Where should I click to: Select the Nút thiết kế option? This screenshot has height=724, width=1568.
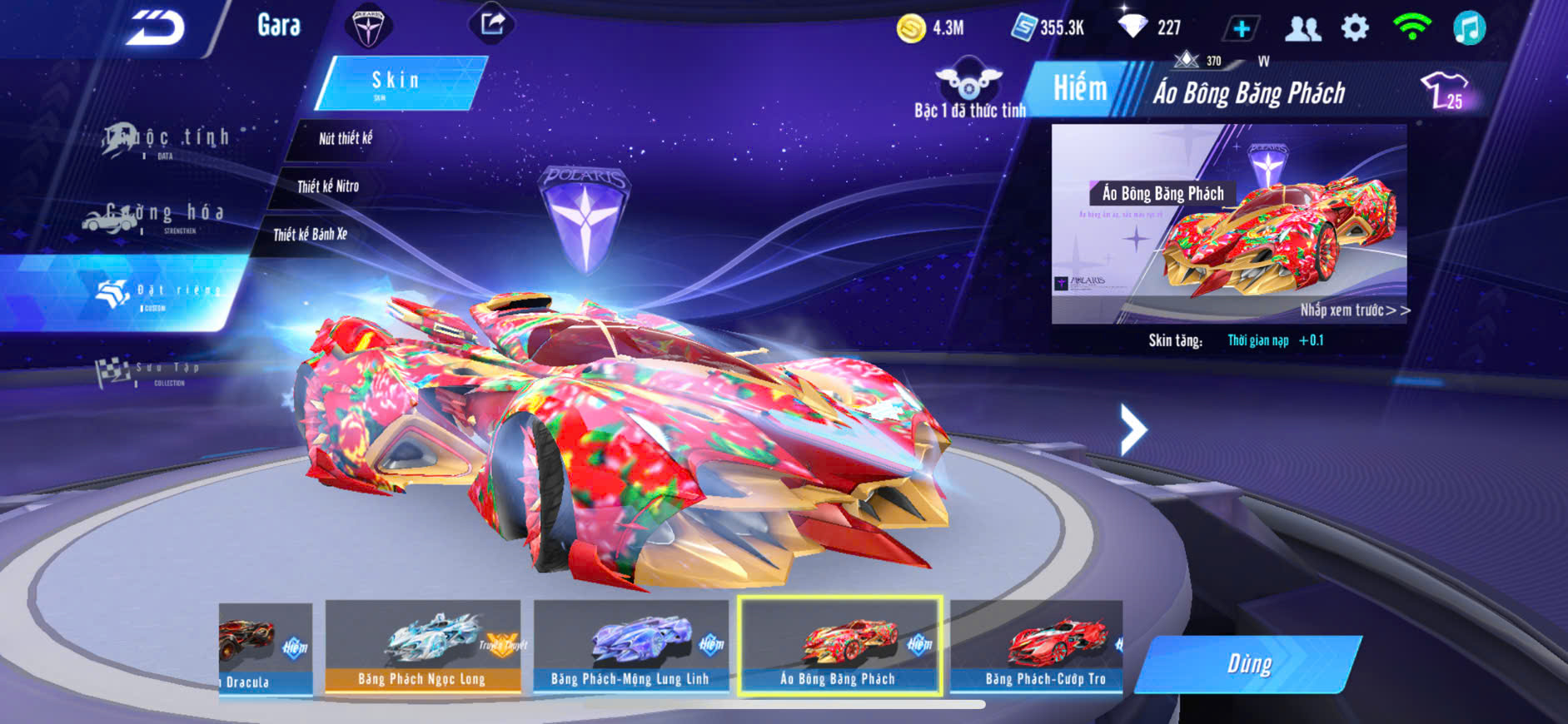coord(346,139)
